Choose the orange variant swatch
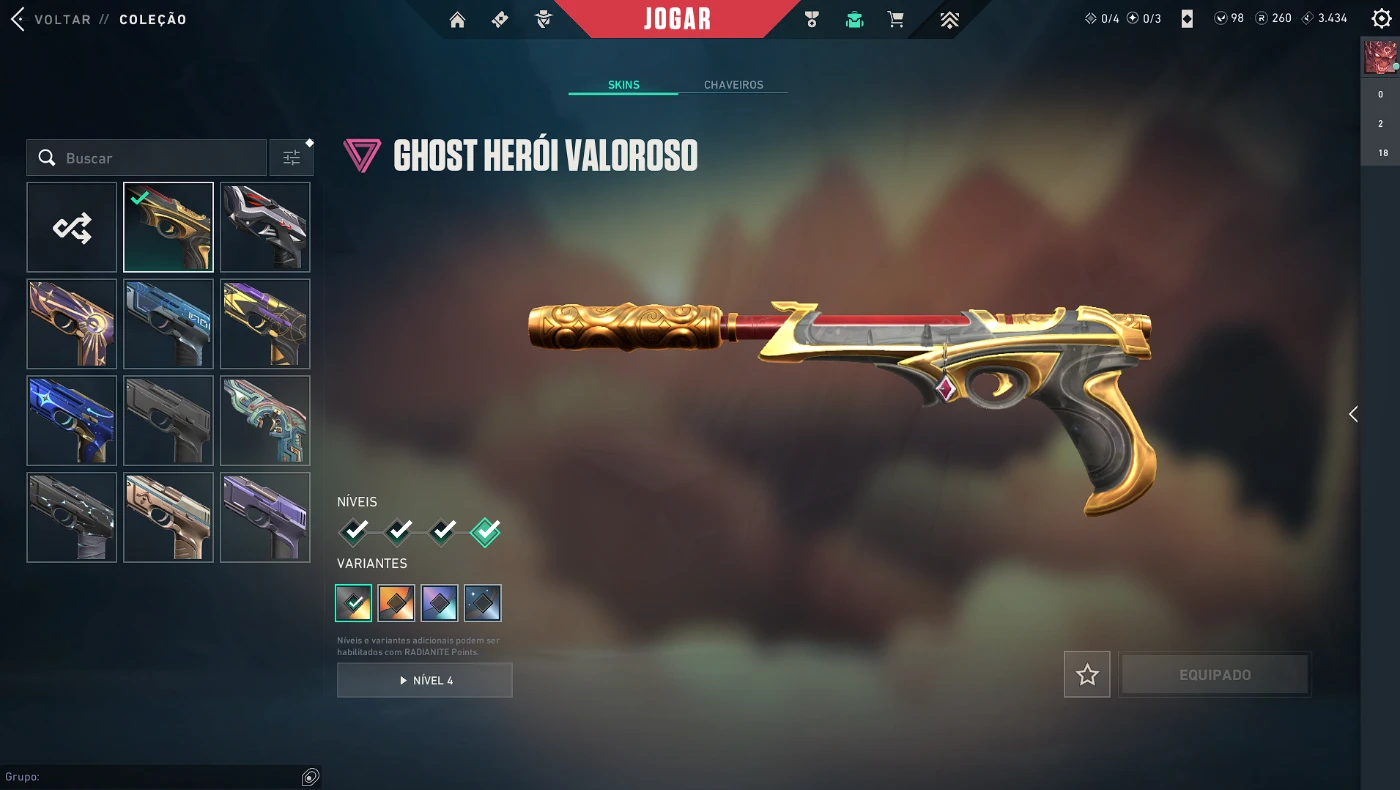 (x=397, y=603)
